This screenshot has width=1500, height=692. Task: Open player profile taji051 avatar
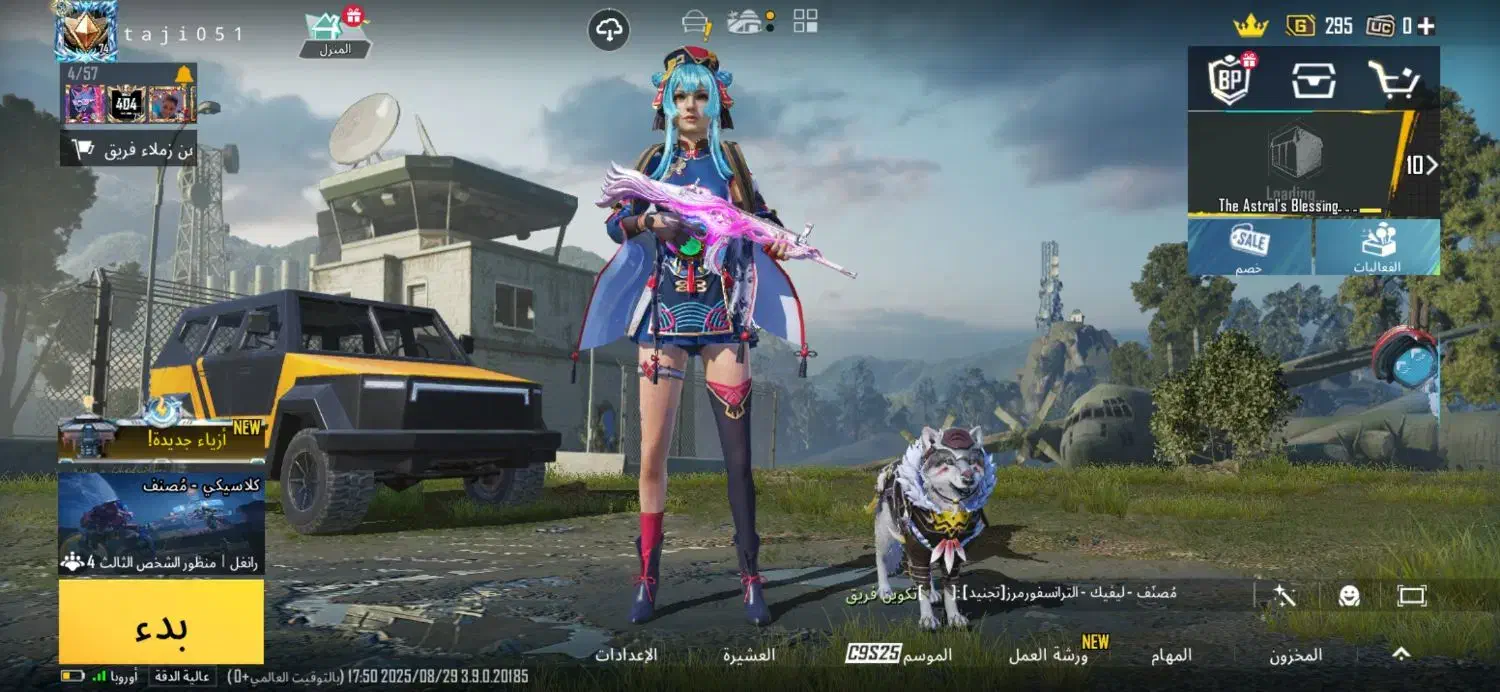pos(85,31)
